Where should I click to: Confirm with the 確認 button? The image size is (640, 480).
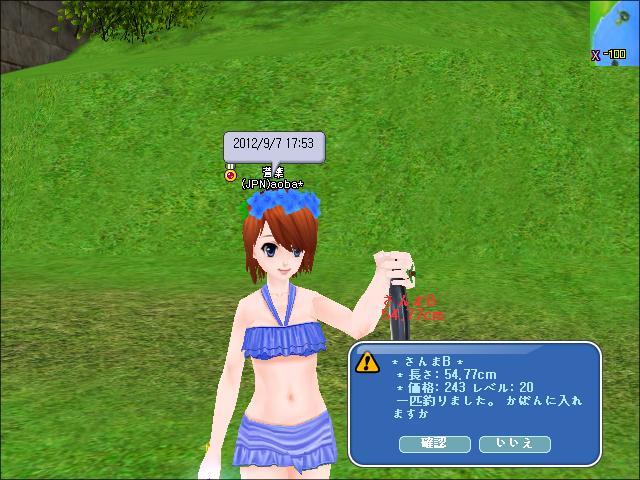[434, 443]
